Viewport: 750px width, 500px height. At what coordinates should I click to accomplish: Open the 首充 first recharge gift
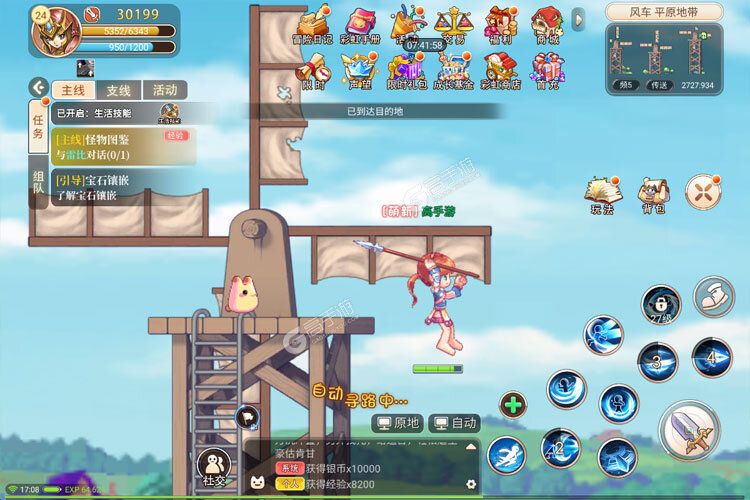(x=546, y=70)
